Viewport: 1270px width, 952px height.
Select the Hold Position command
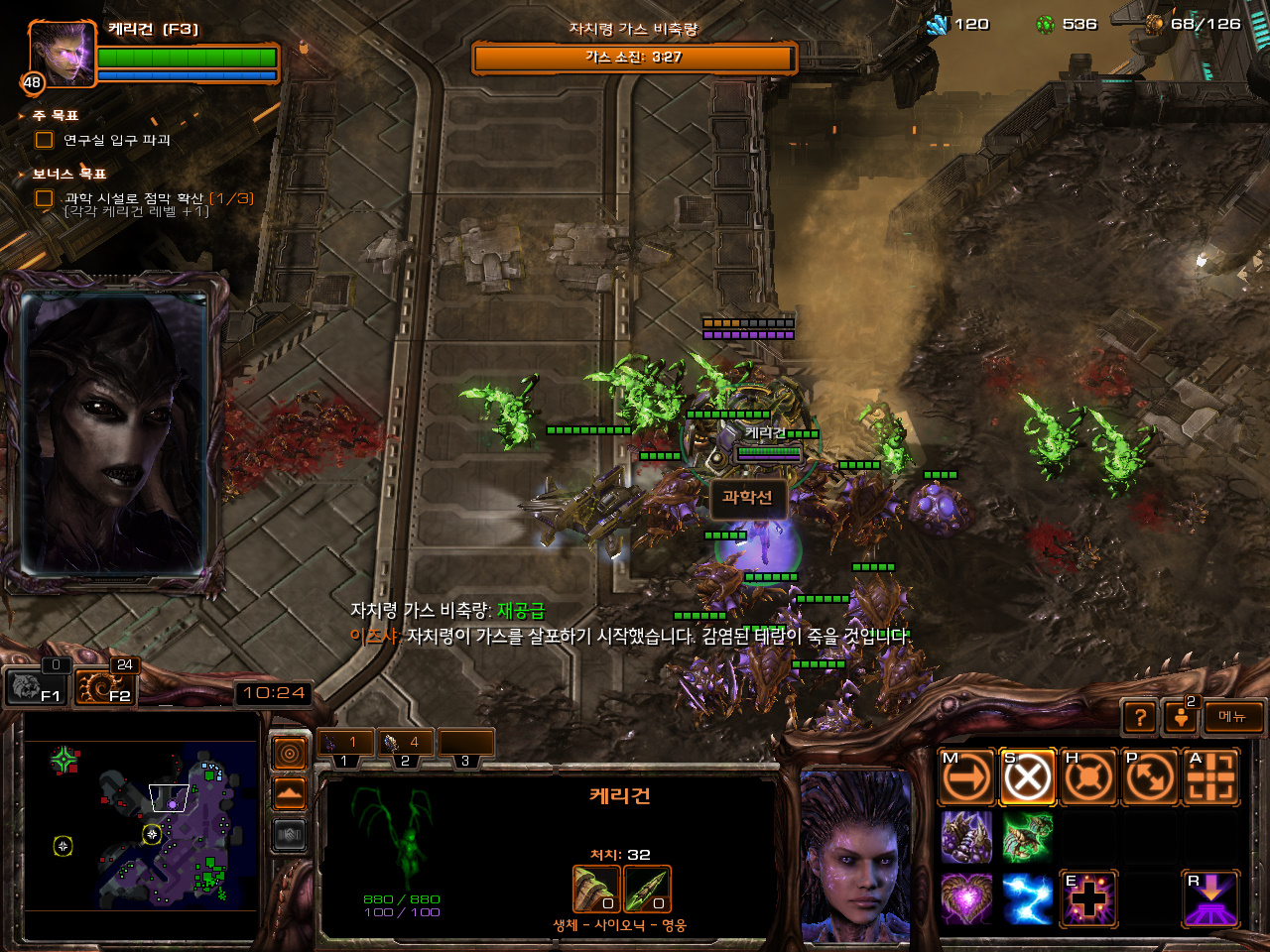[1088, 776]
